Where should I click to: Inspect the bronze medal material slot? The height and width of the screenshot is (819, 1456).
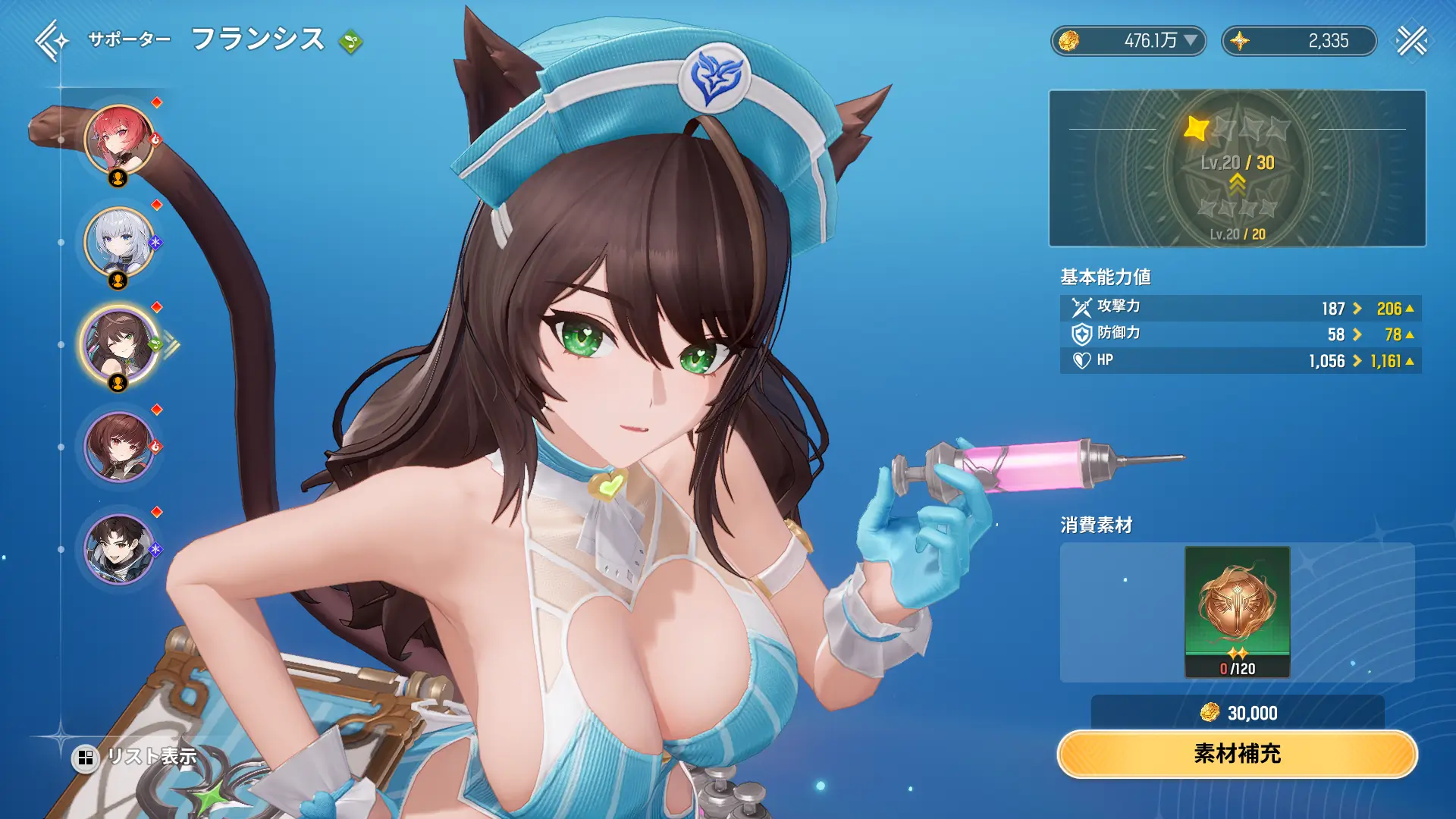(x=1237, y=611)
